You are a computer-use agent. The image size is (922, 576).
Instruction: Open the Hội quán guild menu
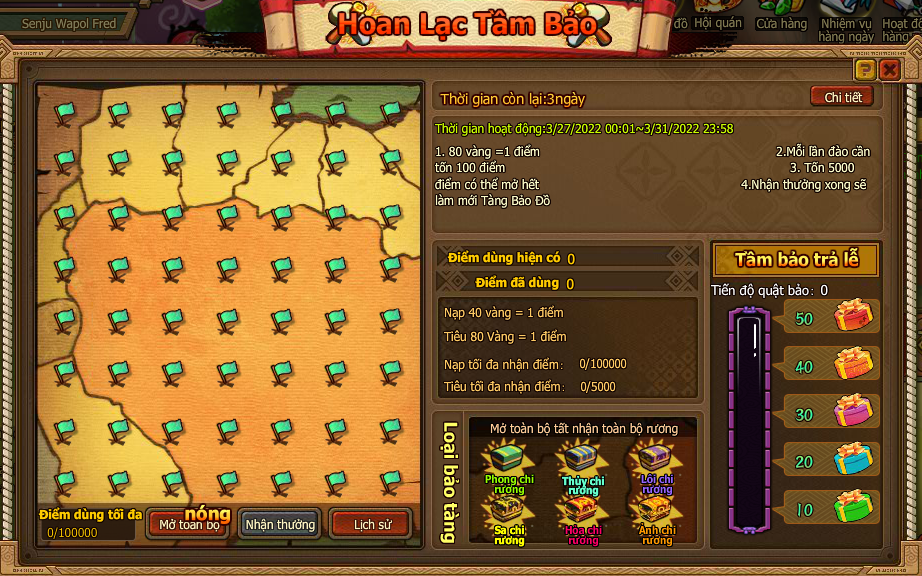point(718,17)
